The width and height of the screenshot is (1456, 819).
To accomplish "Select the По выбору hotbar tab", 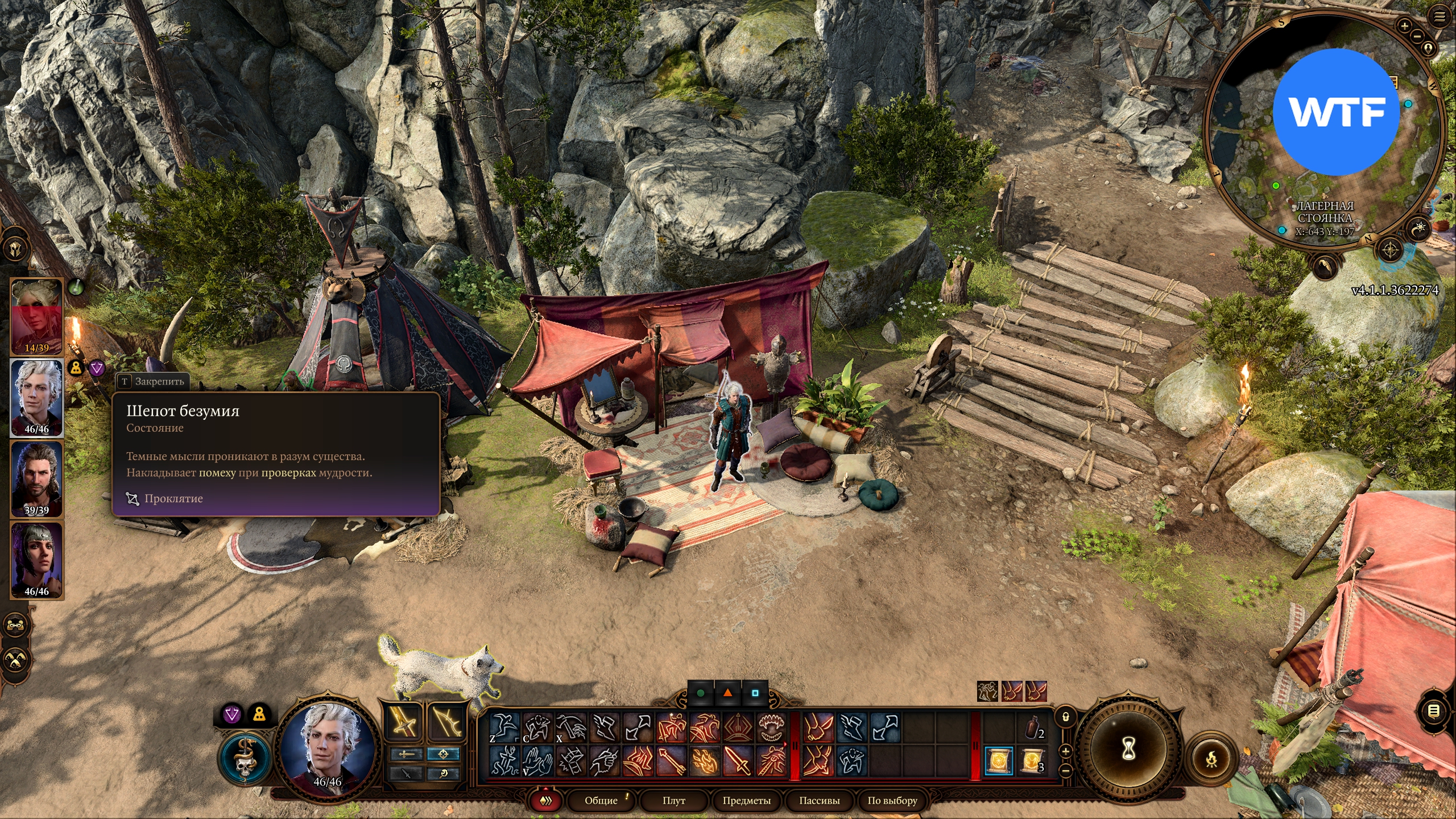I will click(x=892, y=800).
